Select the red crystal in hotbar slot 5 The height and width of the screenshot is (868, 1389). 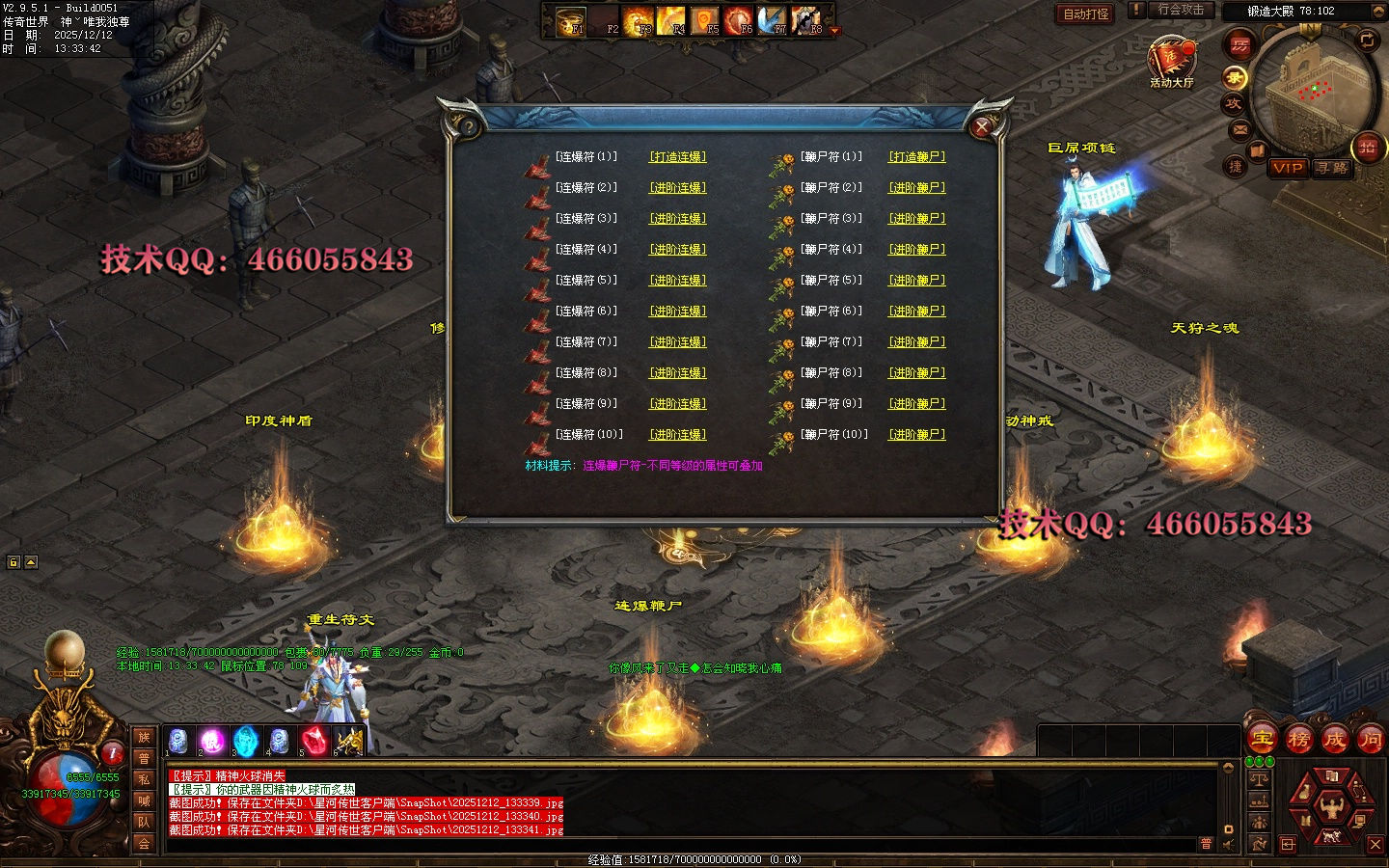click(314, 741)
